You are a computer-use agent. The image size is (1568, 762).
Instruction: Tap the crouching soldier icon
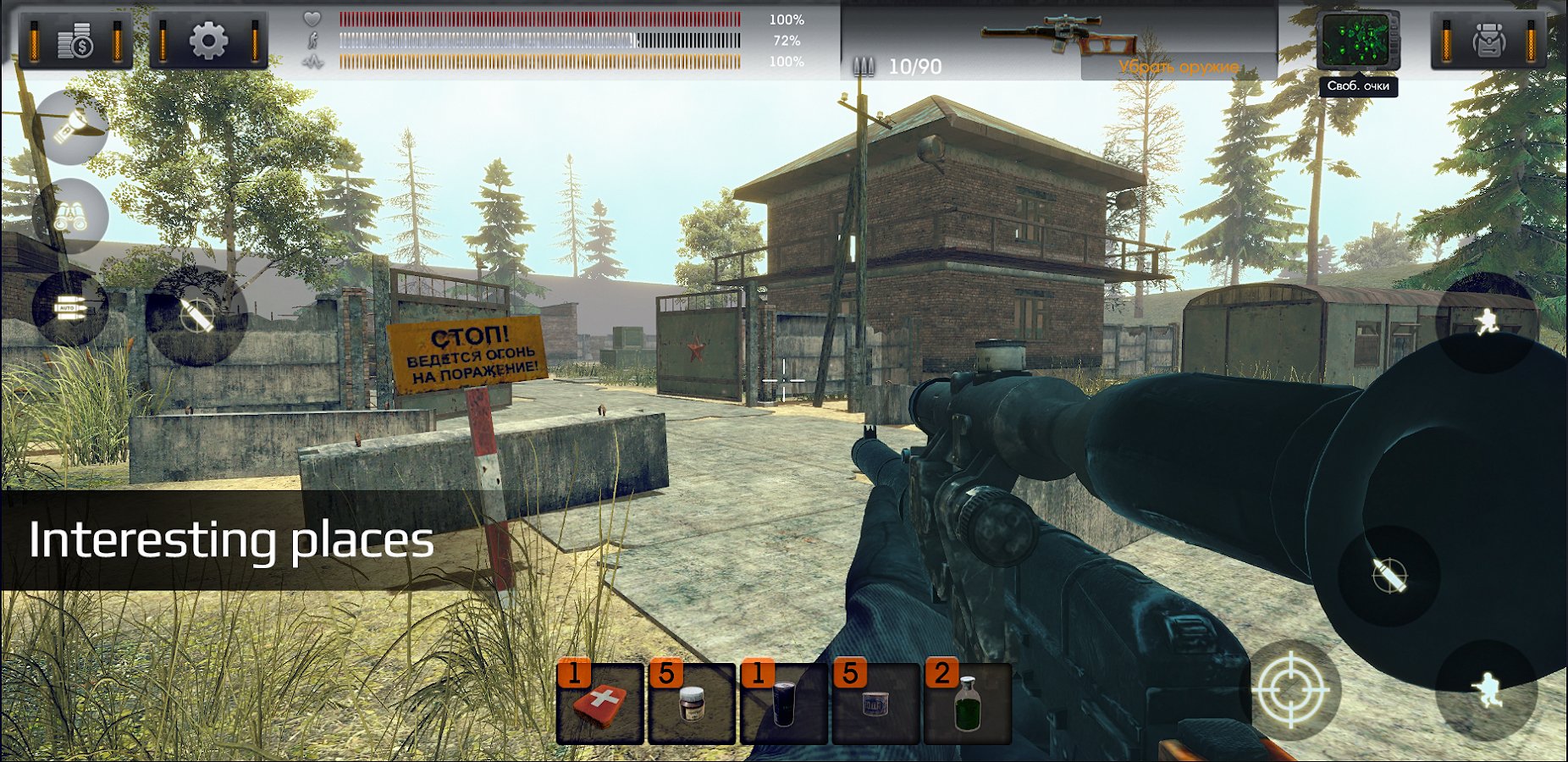(x=1486, y=690)
